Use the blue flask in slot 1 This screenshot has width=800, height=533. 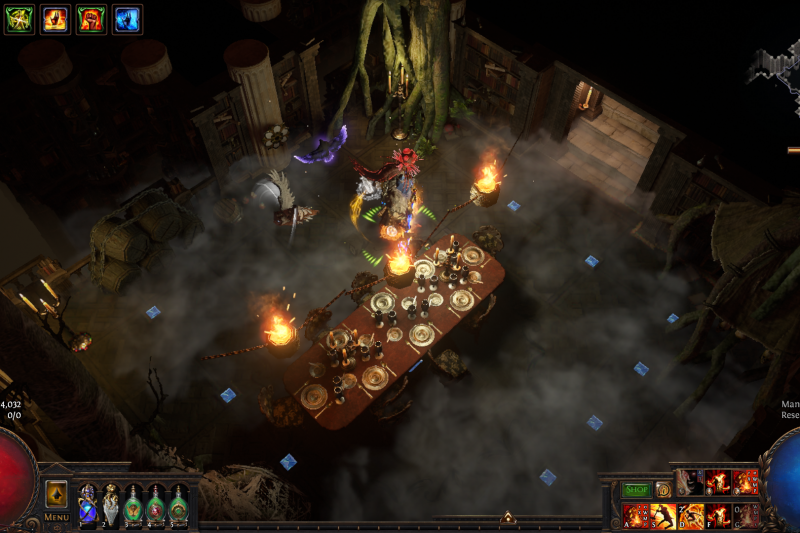point(87,504)
